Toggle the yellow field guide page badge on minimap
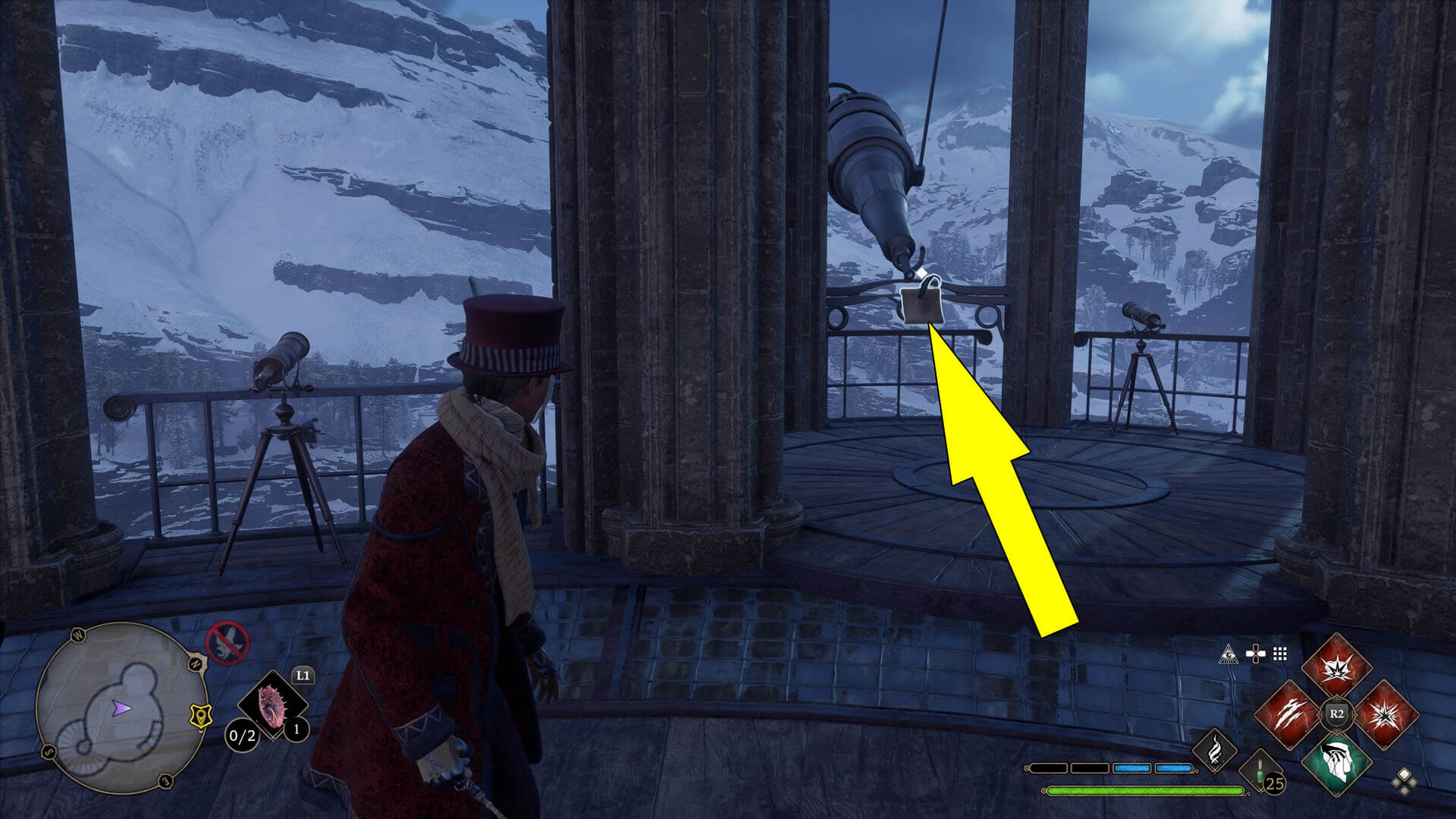The width and height of the screenshot is (1456, 819). point(201,717)
